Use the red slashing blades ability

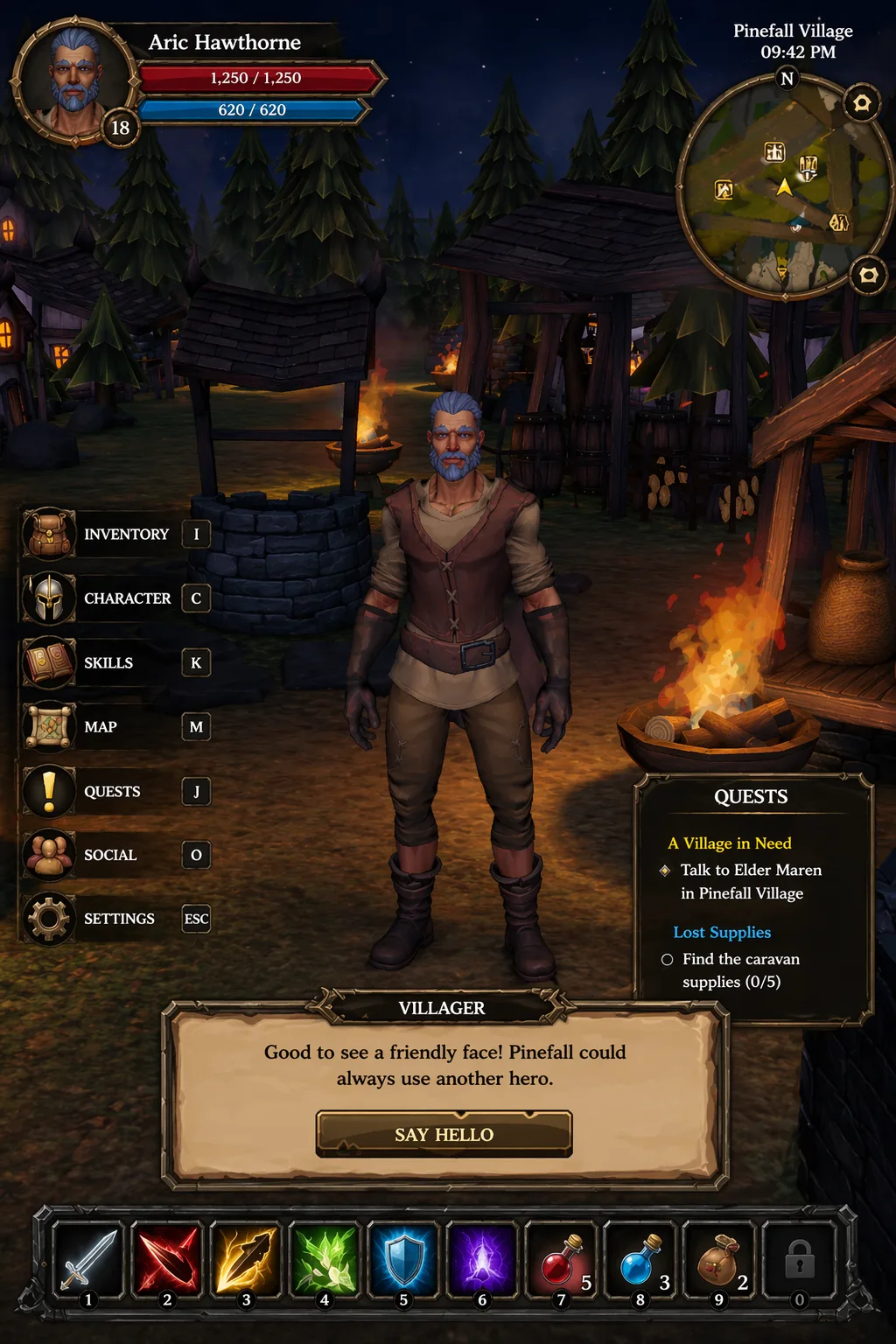point(167,1260)
